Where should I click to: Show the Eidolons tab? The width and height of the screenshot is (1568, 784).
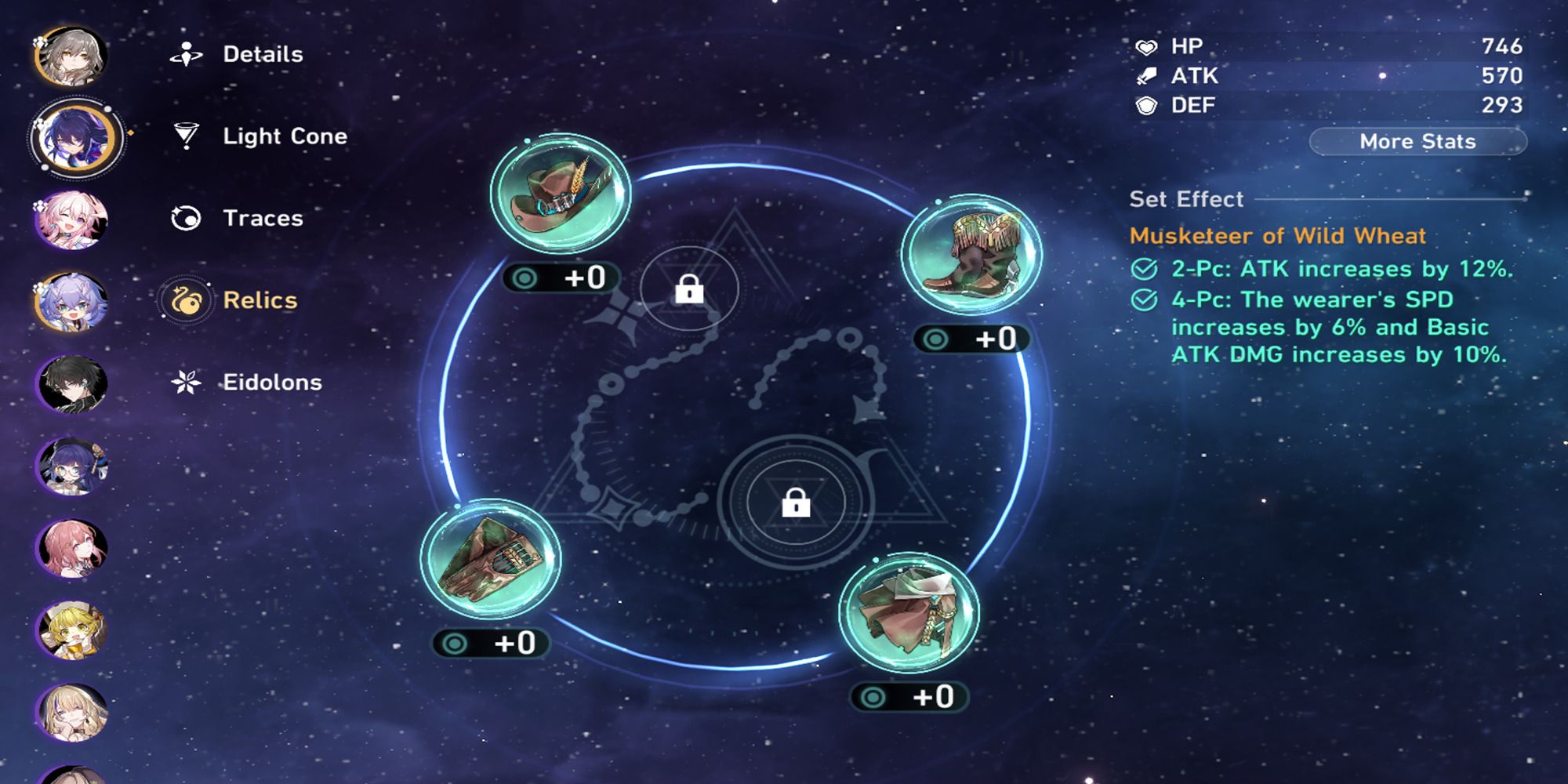coord(271,383)
